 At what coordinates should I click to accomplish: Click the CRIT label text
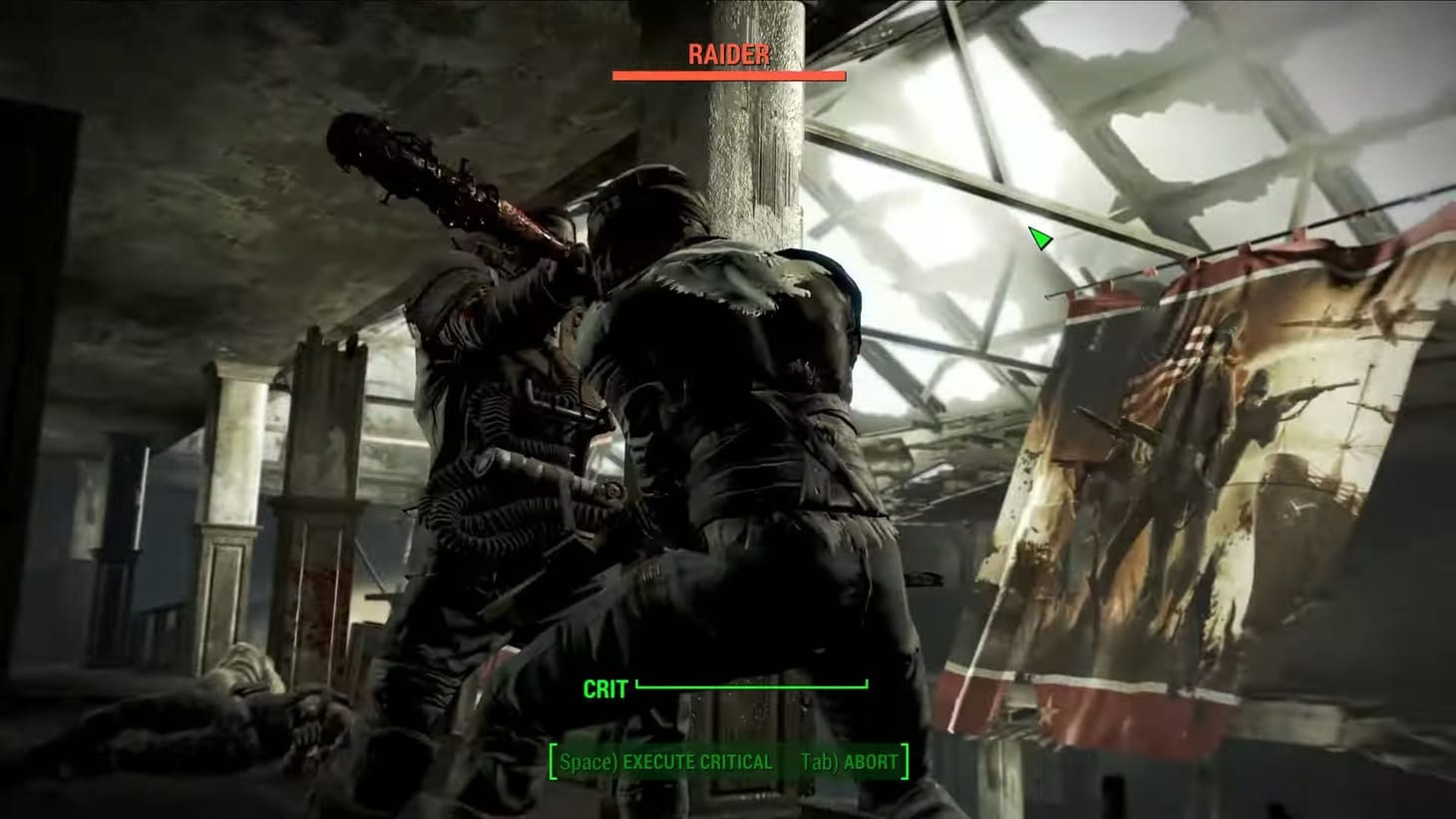604,688
